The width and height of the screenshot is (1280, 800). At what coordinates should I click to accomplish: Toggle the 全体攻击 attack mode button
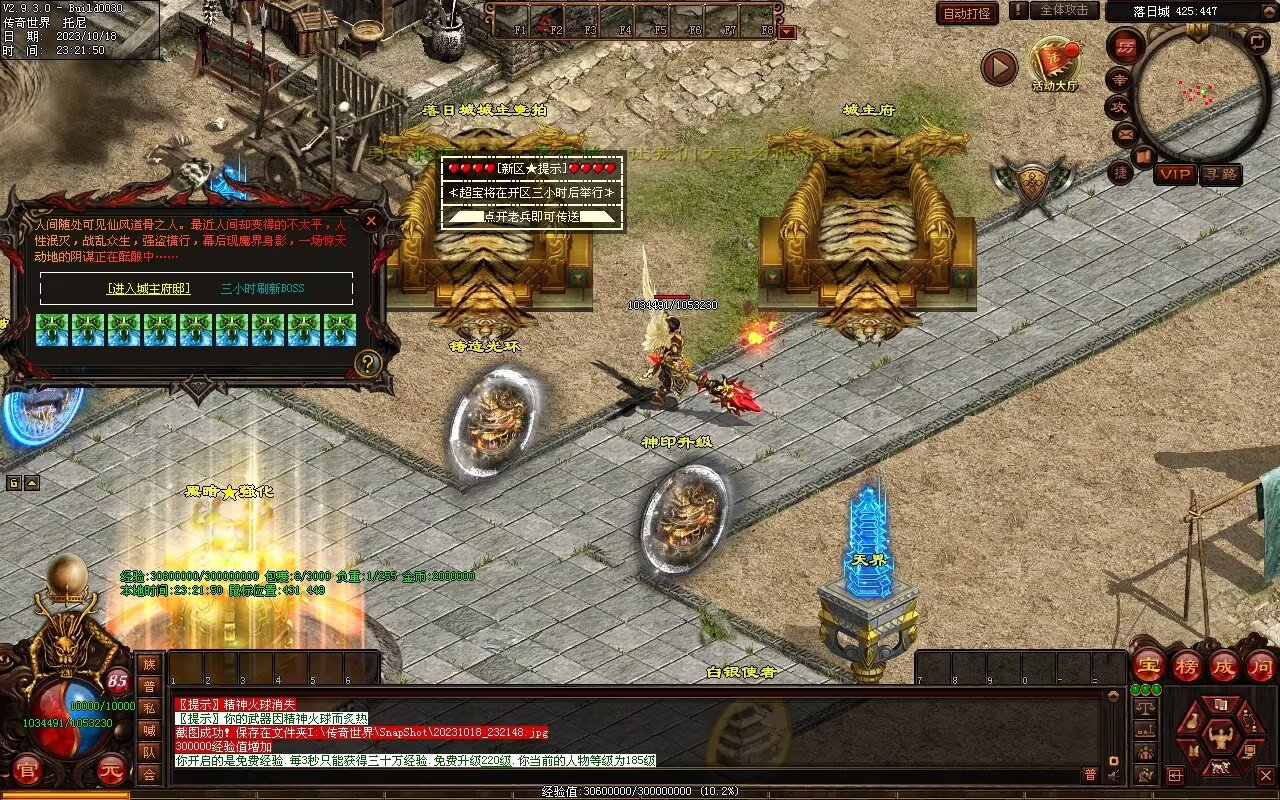tap(1064, 10)
